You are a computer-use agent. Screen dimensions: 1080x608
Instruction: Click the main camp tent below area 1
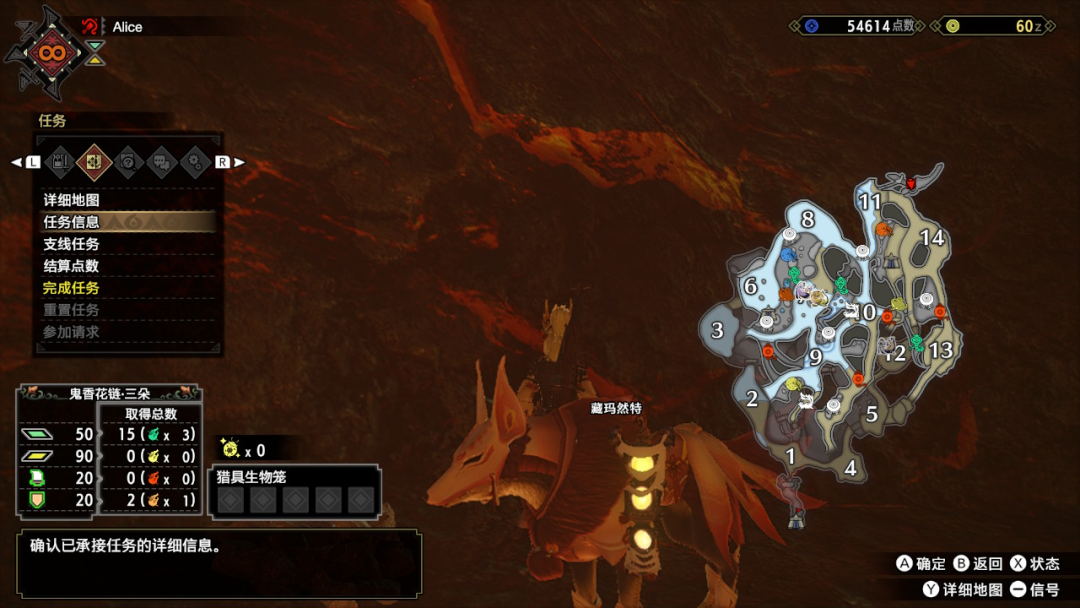[797, 521]
